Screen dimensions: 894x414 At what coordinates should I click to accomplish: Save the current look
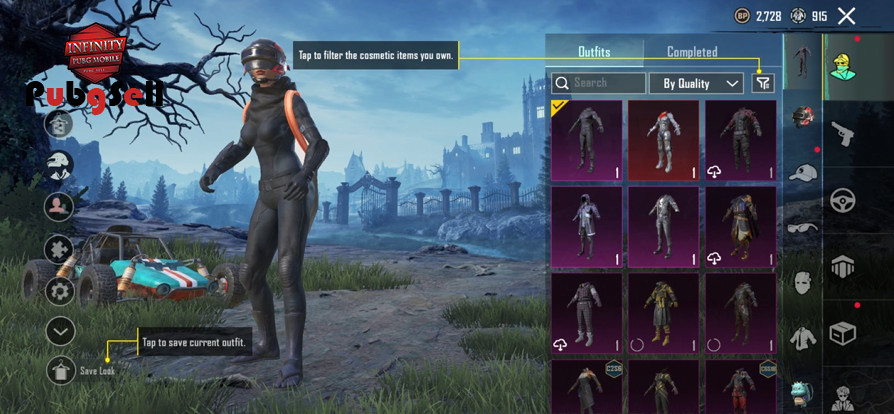pyautogui.click(x=60, y=370)
